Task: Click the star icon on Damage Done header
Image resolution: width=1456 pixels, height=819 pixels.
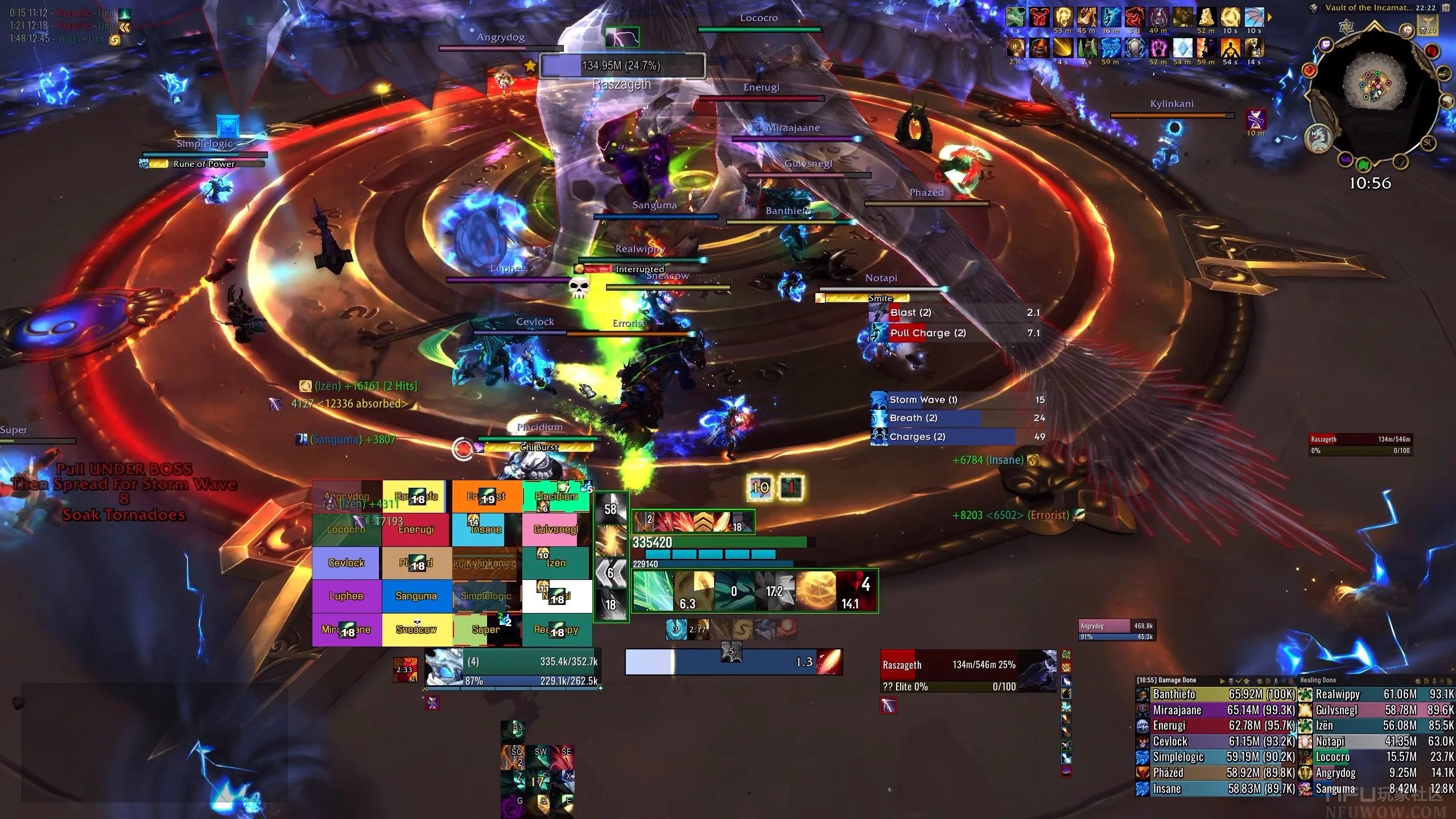Action: [x=1246, y=681]
